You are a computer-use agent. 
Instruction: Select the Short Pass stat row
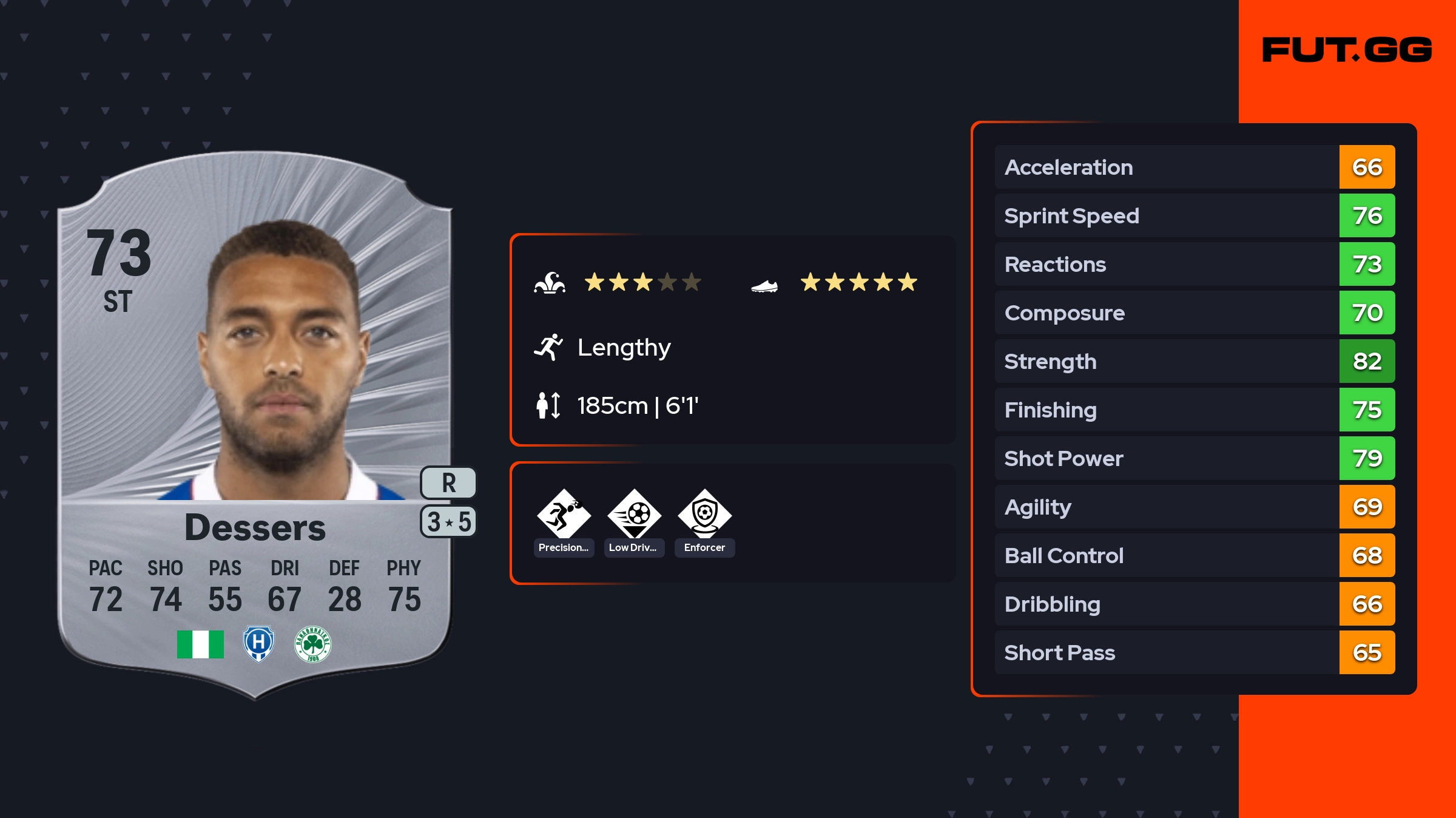coord(1194,652)
